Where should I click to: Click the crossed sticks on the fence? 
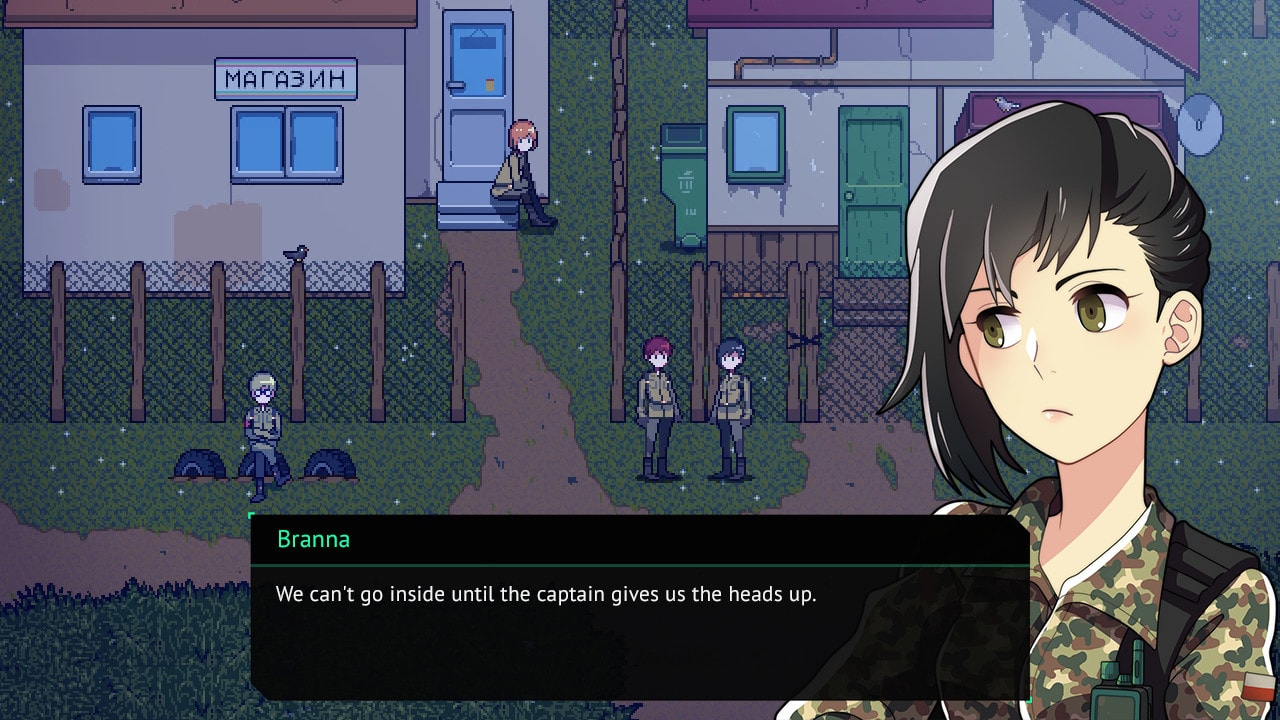[805, 340]
